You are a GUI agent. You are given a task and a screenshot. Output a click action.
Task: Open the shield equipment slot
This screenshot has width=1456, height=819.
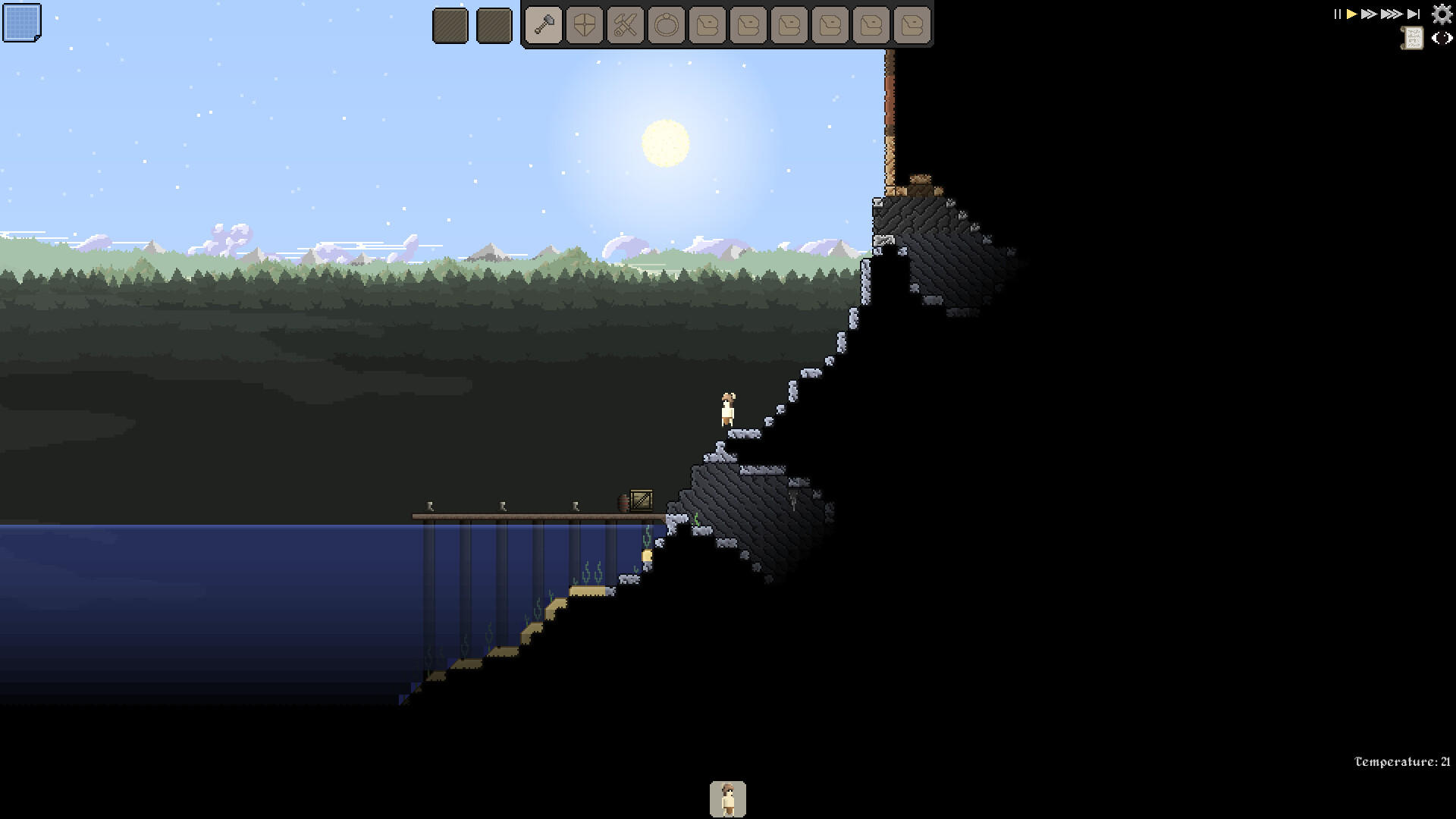point(585,24)
